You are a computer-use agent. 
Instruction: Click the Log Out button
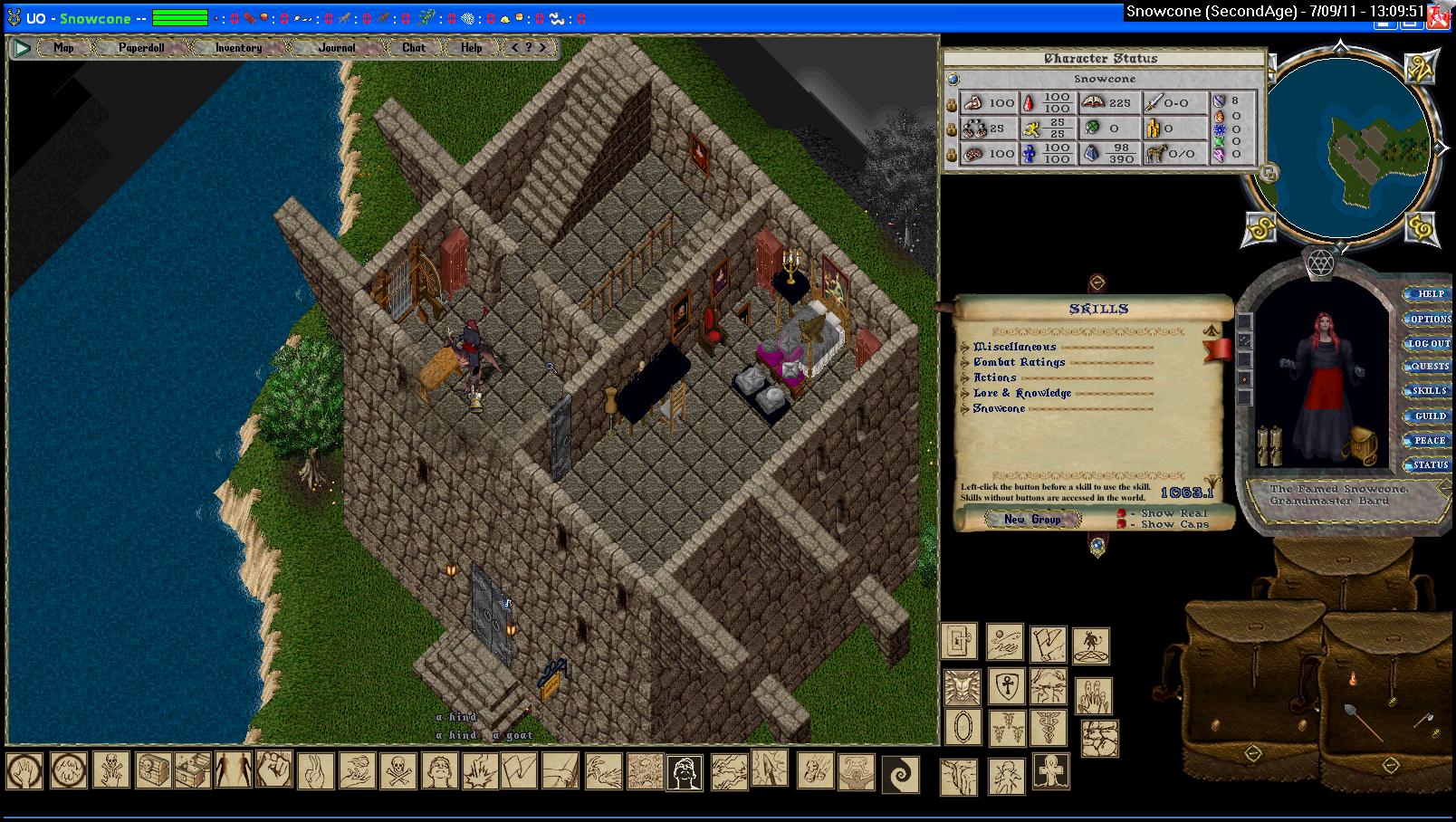(x=1430, y=343)
